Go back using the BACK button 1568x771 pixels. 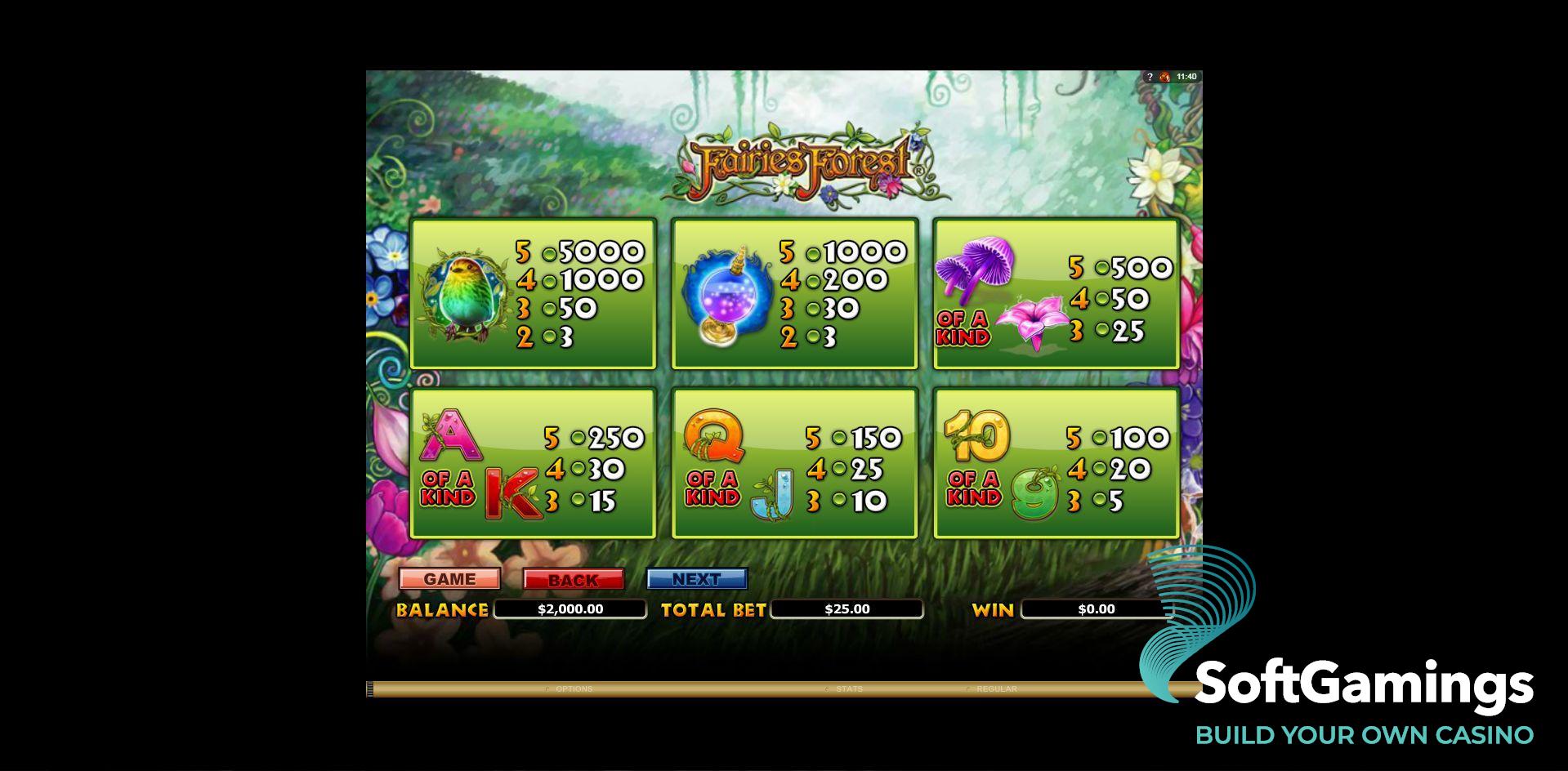[573, 579]
